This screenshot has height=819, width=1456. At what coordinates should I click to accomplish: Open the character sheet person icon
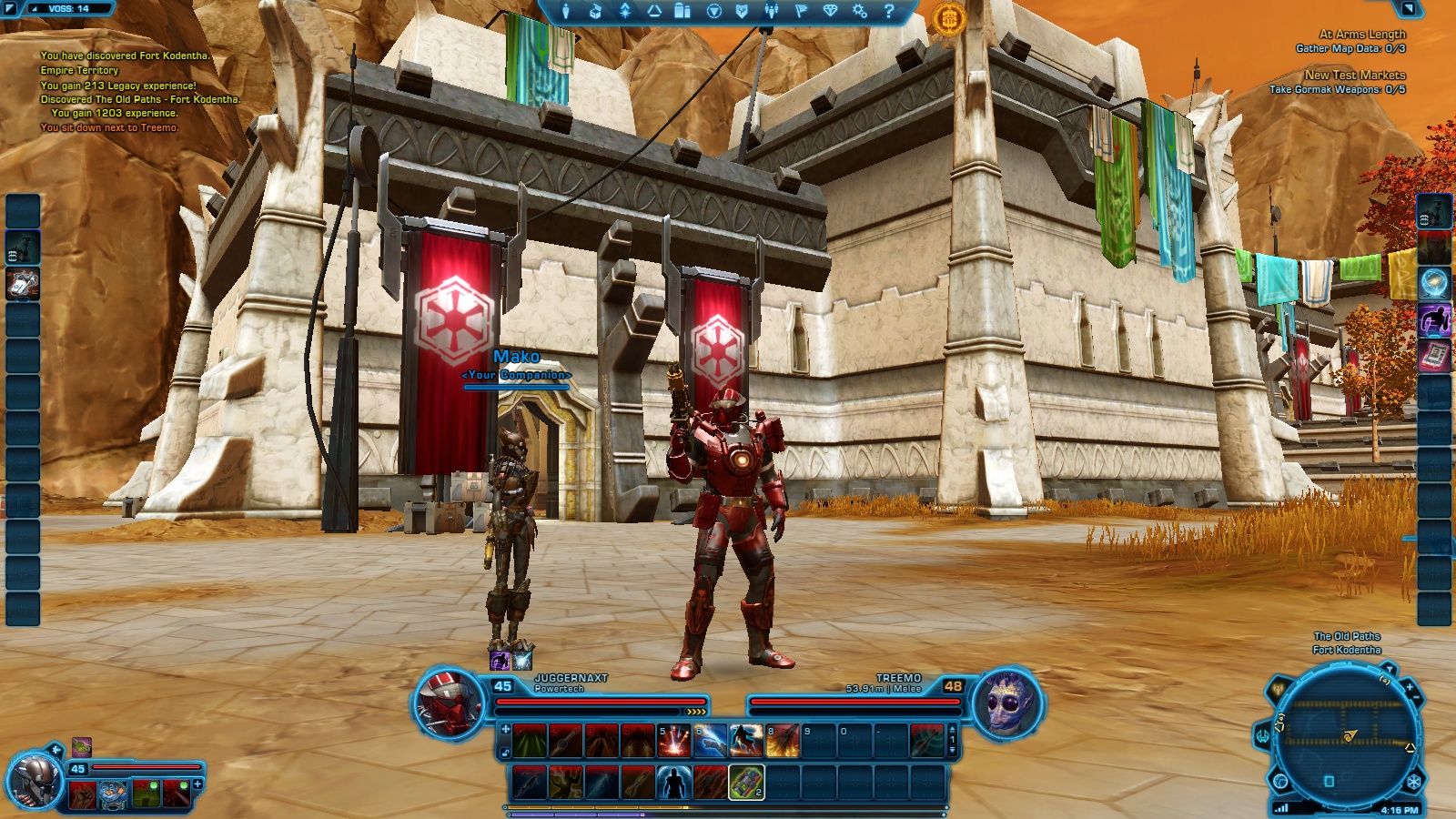566,11
